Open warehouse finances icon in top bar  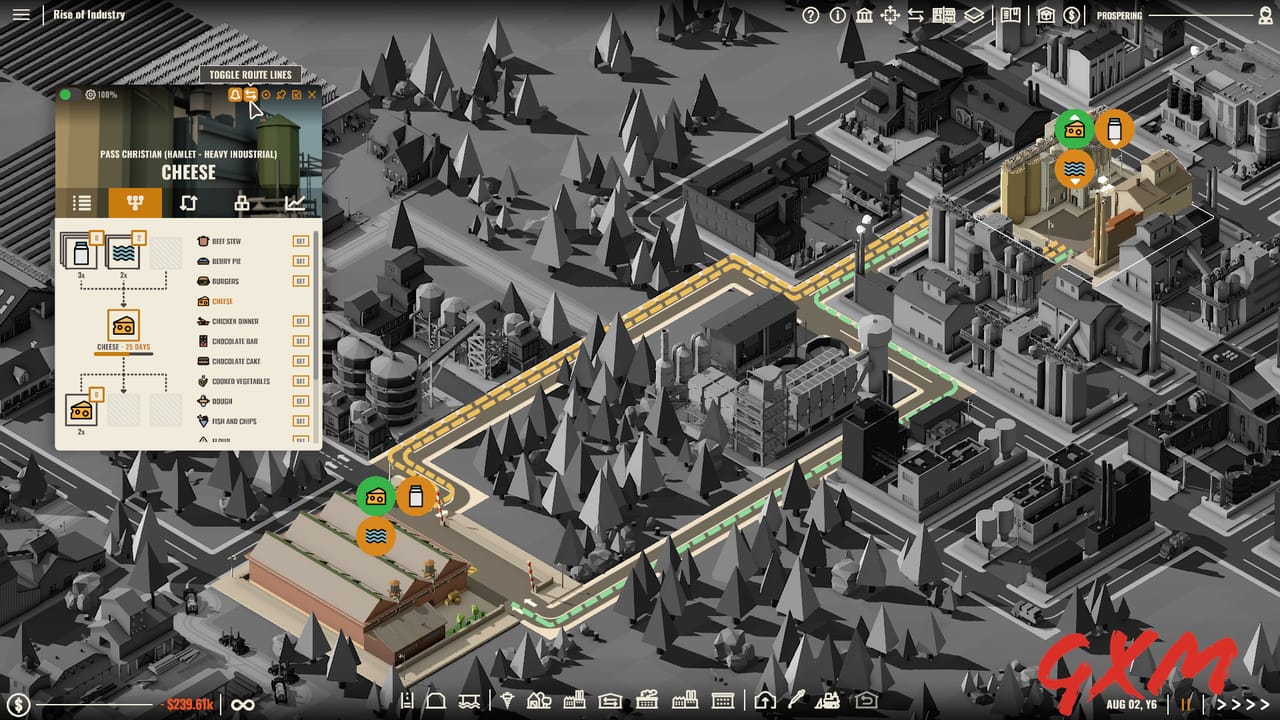[x=1045, y=15]
